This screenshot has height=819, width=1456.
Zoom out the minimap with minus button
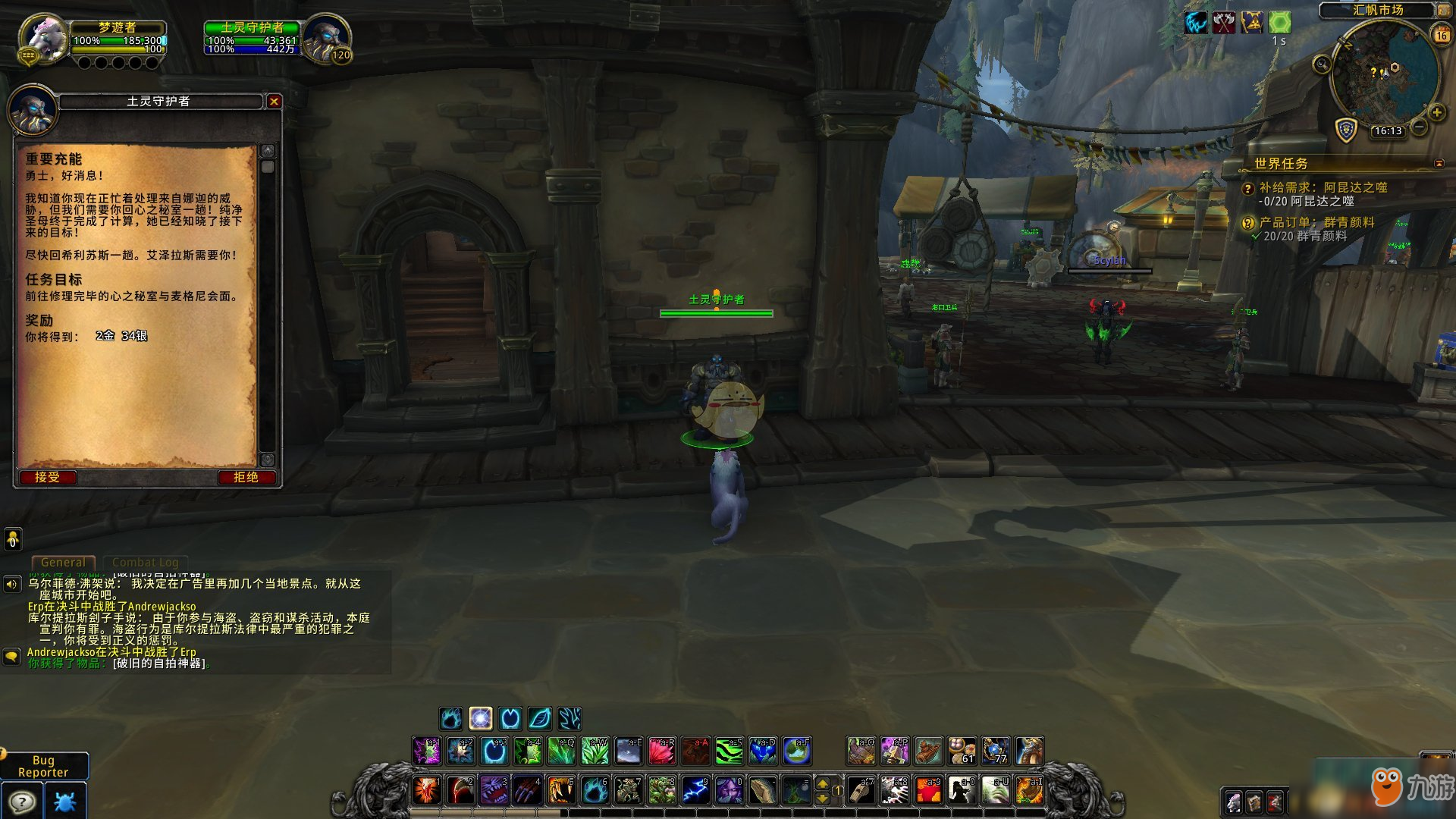tap(1419, 127)
